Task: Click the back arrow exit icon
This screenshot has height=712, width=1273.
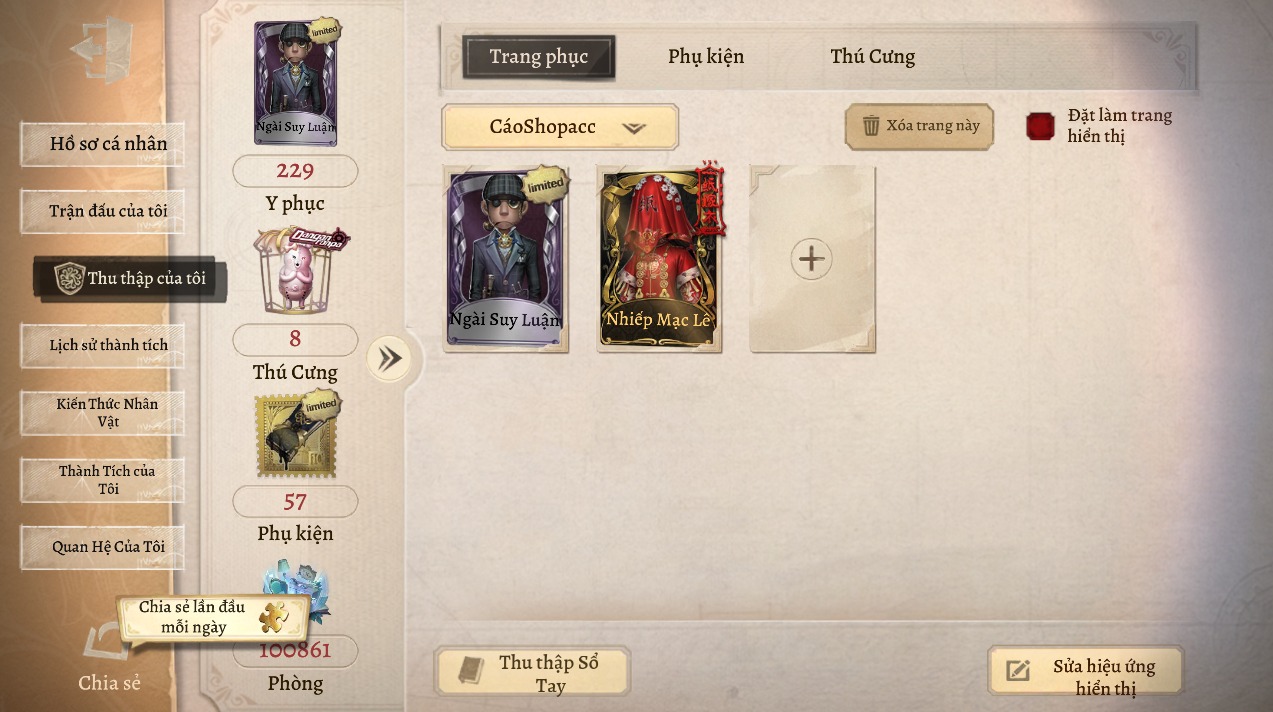Action: (101, 49)
